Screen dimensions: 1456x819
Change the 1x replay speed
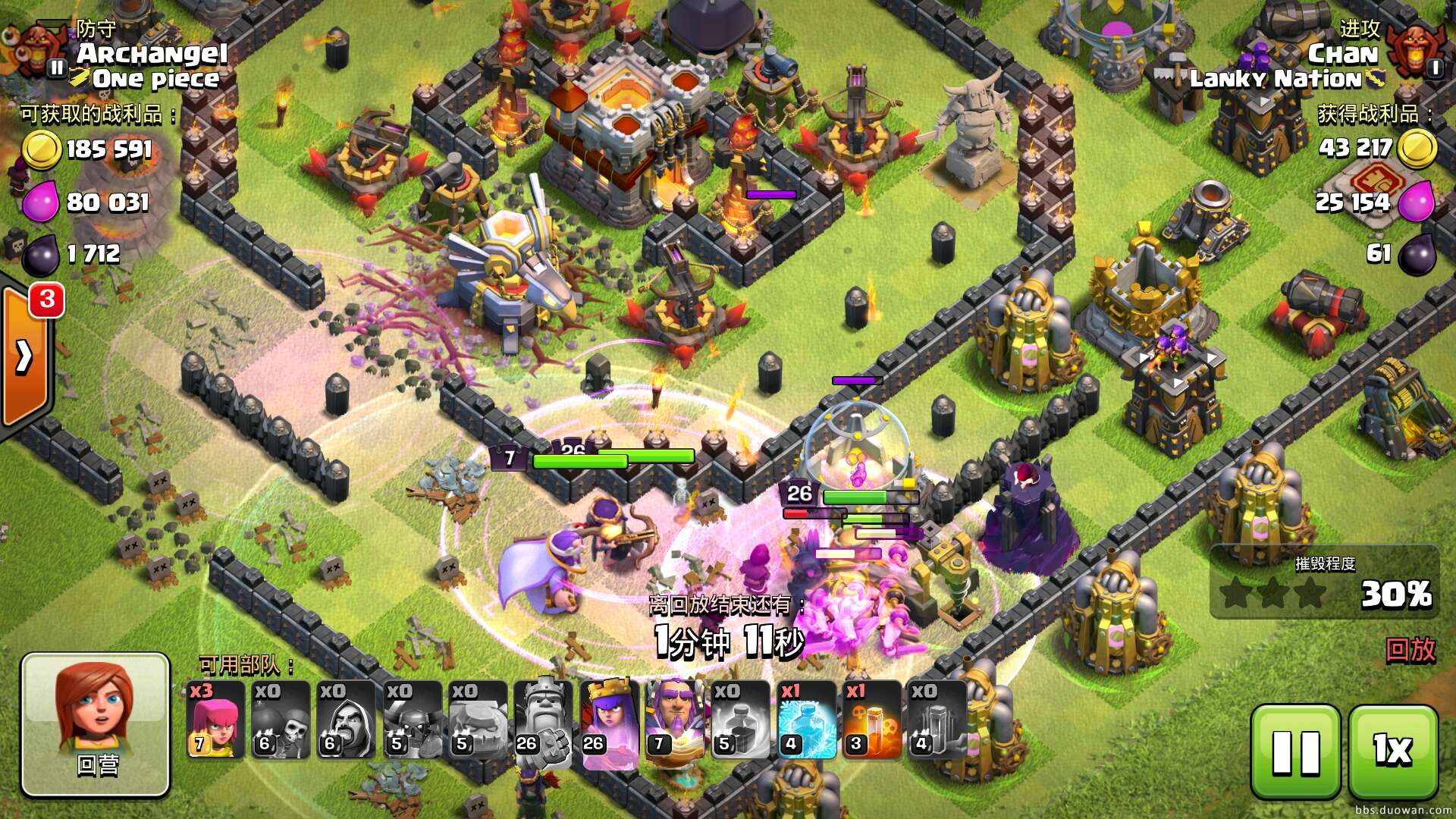coord(1393,751)
